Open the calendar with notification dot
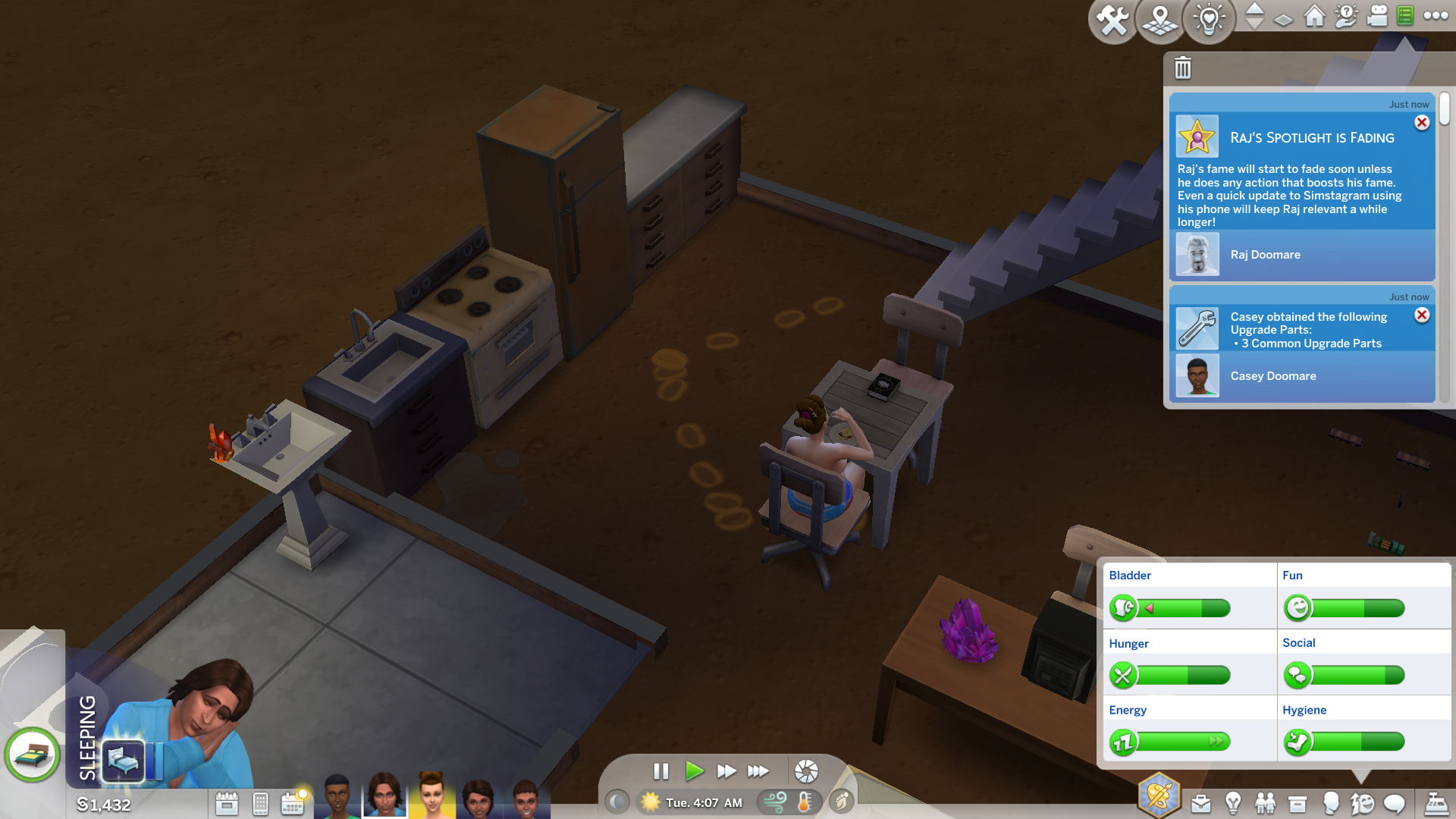 (x=293, y=803)
